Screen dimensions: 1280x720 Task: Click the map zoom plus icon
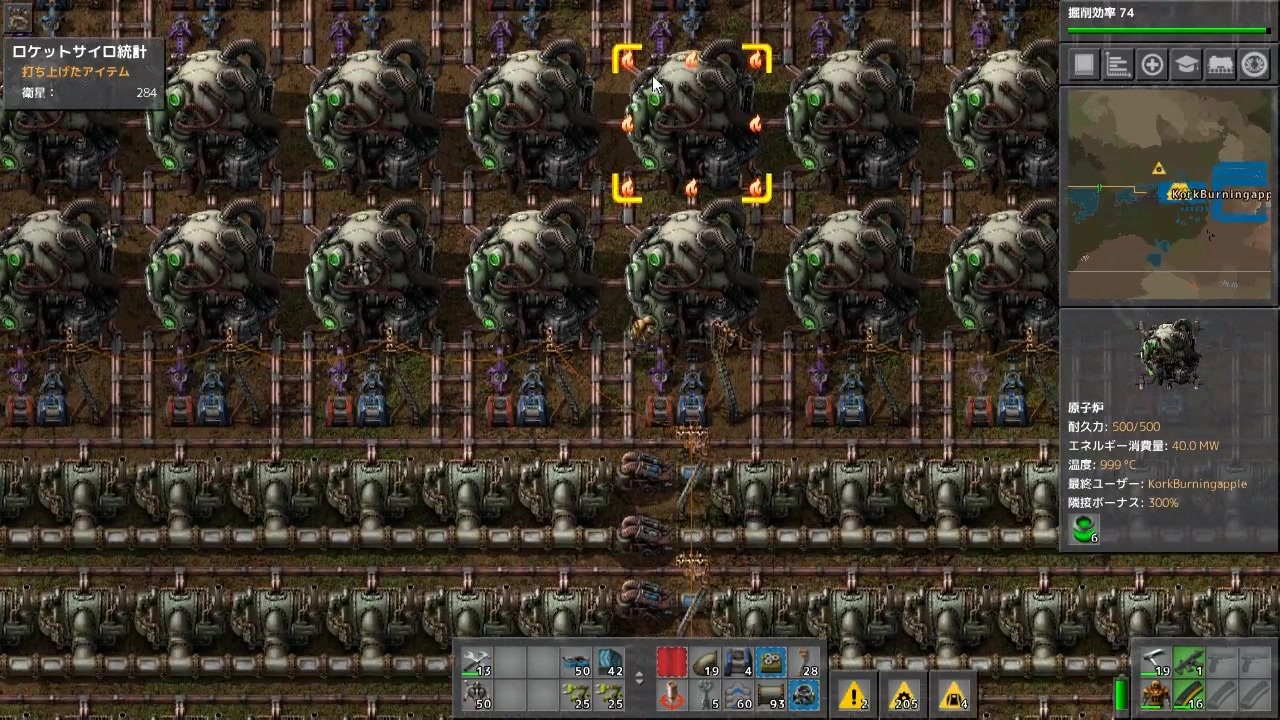coord(1152,64)
